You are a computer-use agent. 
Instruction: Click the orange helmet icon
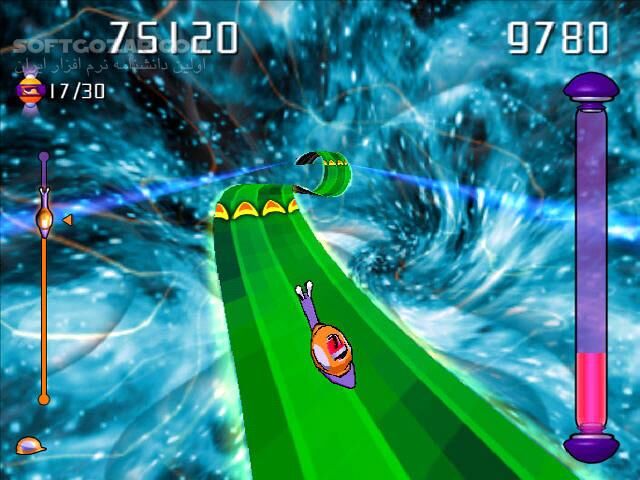[x=30, y=446]
